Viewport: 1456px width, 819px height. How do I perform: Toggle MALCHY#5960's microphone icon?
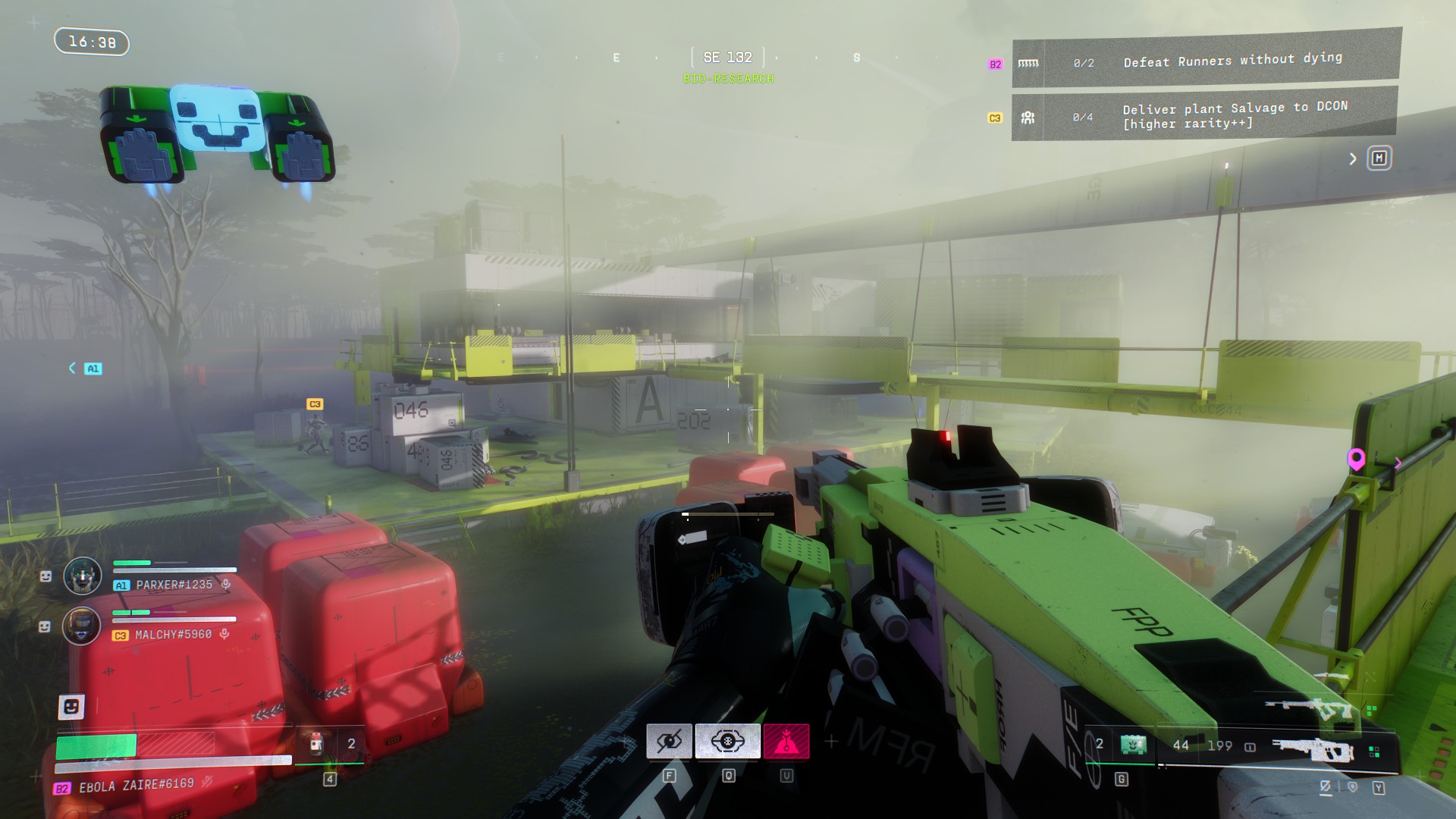(224, 634)
